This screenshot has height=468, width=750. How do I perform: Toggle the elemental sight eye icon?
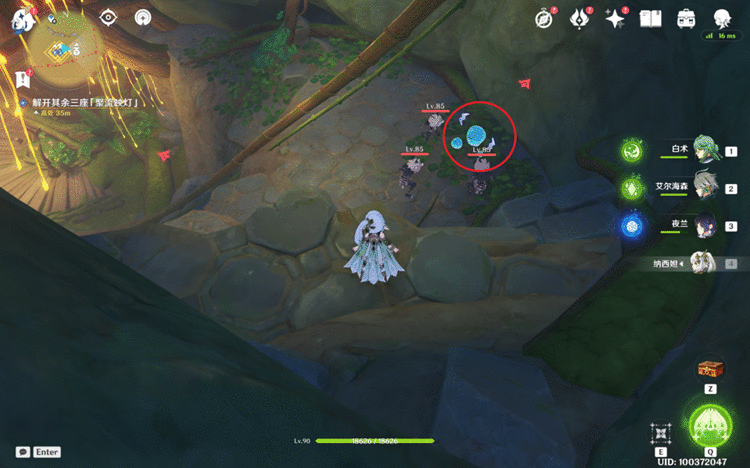(108, 17)
